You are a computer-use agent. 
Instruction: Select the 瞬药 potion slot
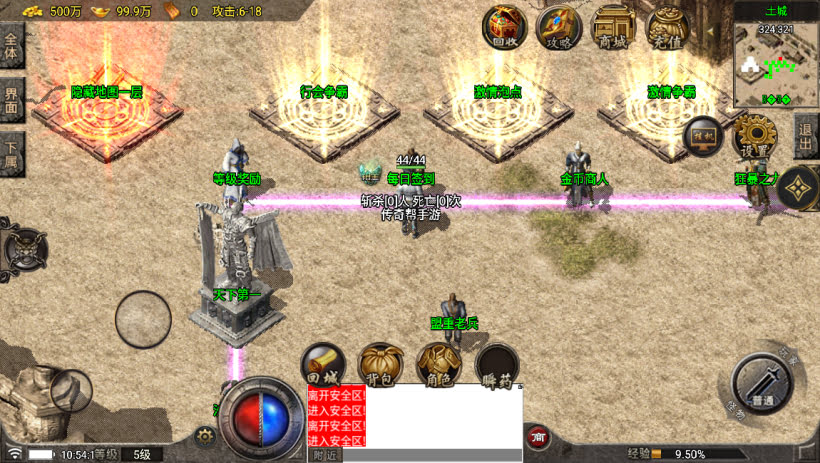(x=496, y=365)
